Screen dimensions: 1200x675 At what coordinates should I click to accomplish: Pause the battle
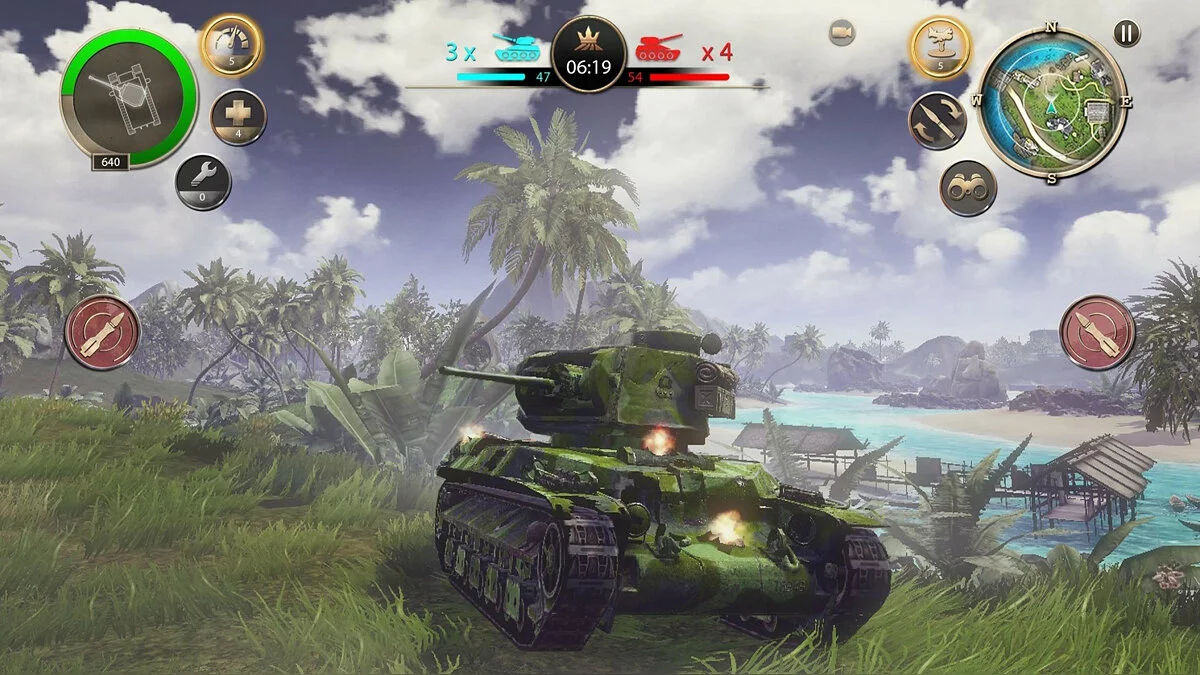click(1126, 33)
